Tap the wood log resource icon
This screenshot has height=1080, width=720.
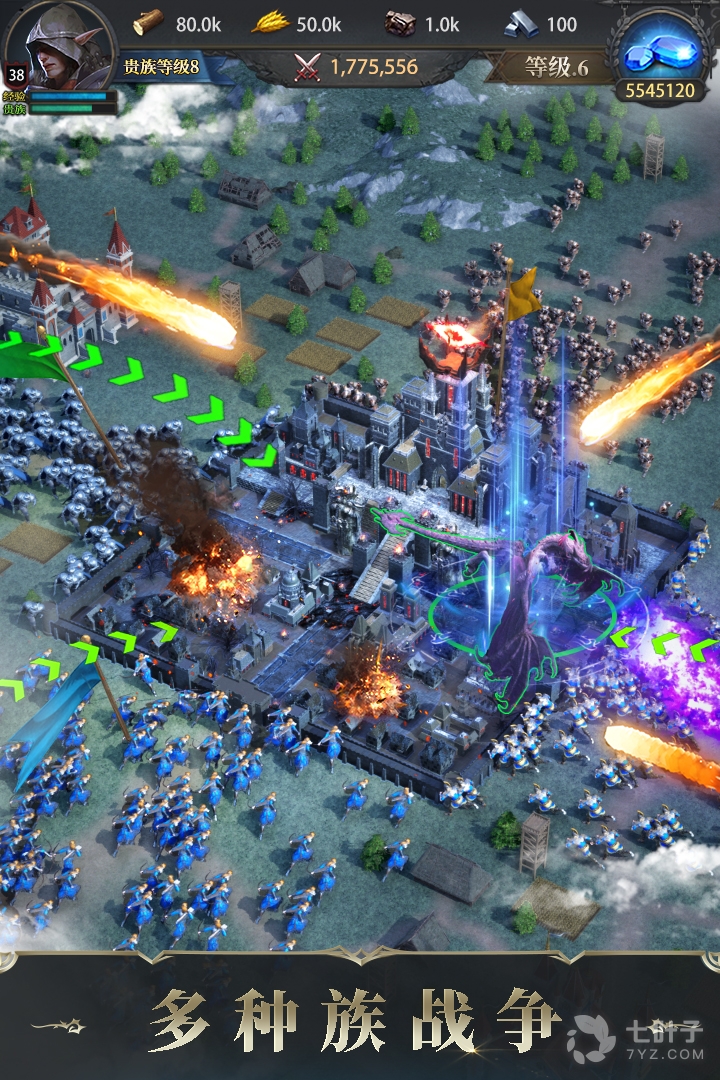(x=148, y=23)
